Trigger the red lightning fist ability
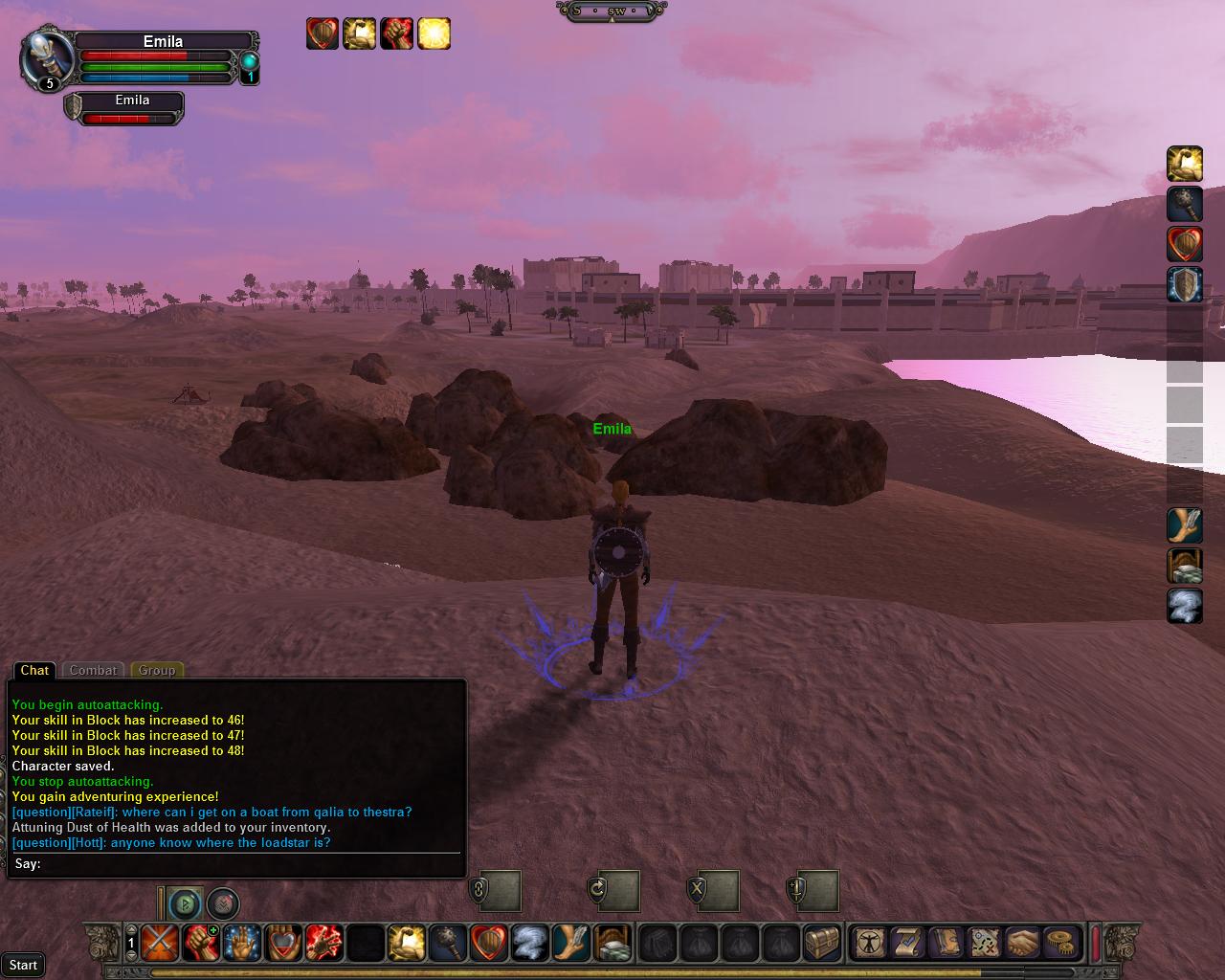Viewport: 1225px width, 980px height. tap(323, 943)
